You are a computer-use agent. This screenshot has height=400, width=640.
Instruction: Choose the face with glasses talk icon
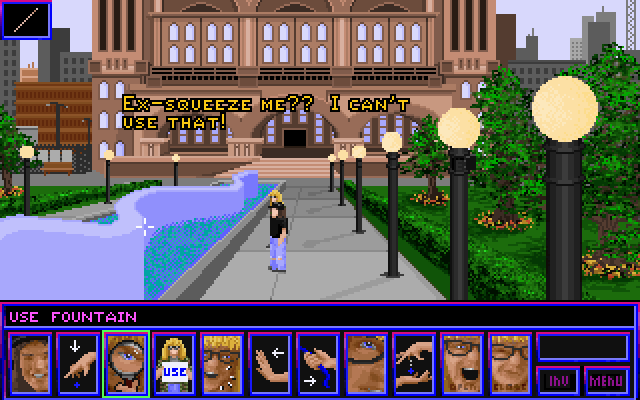(222, 363)
